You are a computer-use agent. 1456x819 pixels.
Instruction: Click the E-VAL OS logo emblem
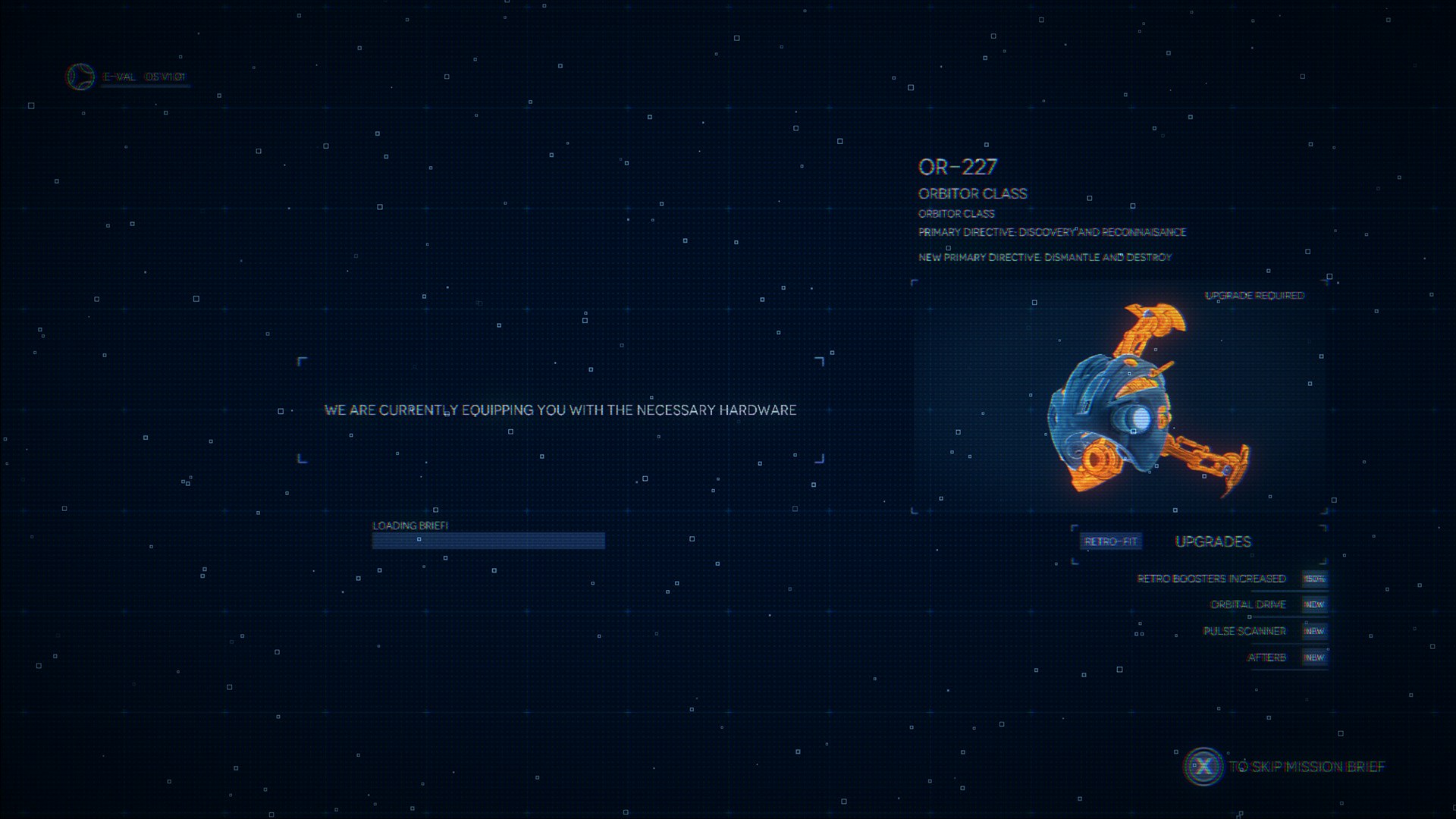click(78, 77)
